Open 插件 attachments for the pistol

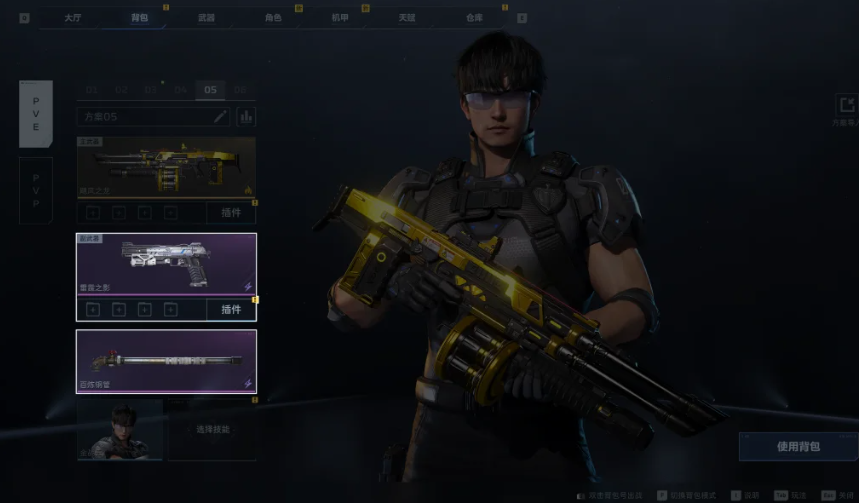(x=231, y=310)
